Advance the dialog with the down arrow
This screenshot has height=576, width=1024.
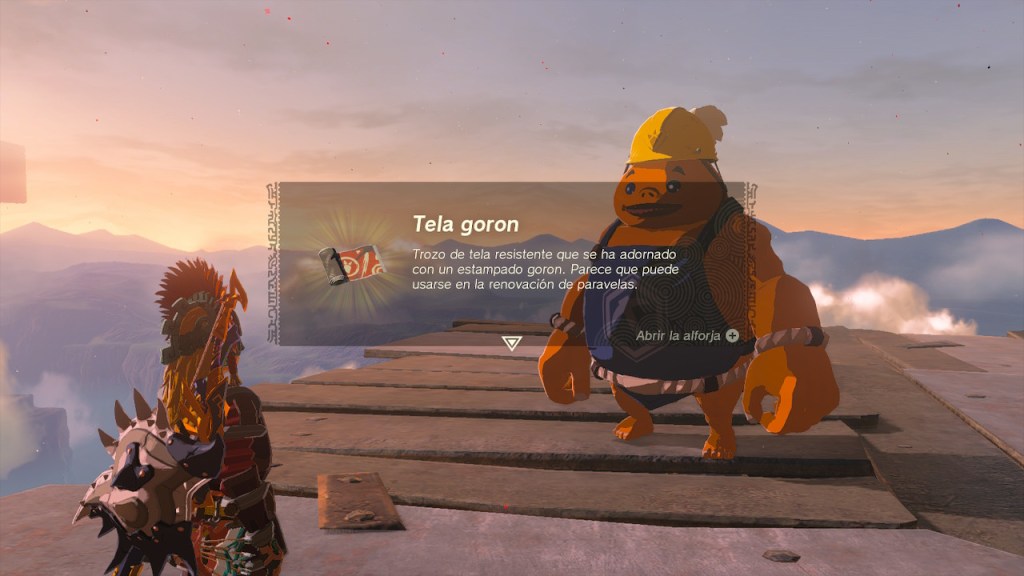[512, 343]
